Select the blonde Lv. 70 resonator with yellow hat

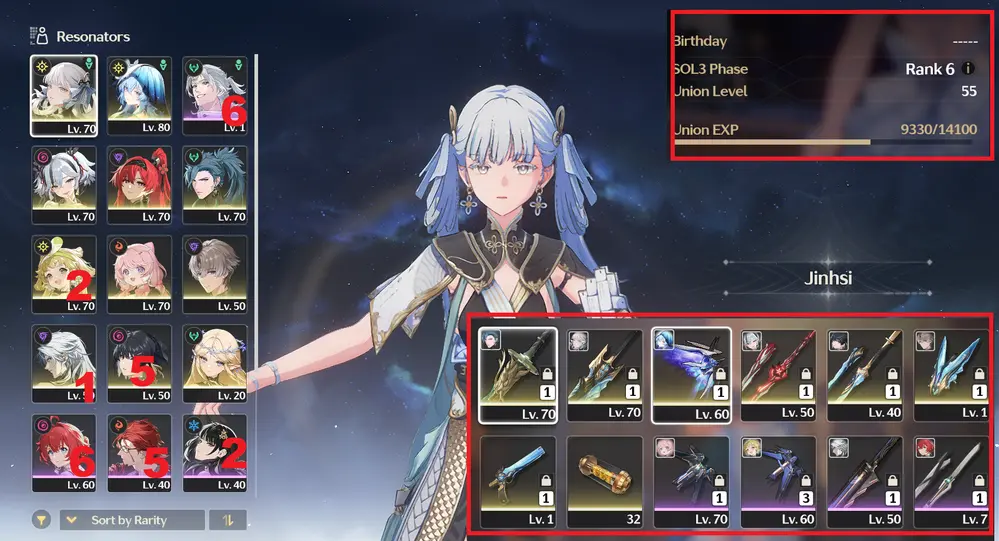click(64, 275)
